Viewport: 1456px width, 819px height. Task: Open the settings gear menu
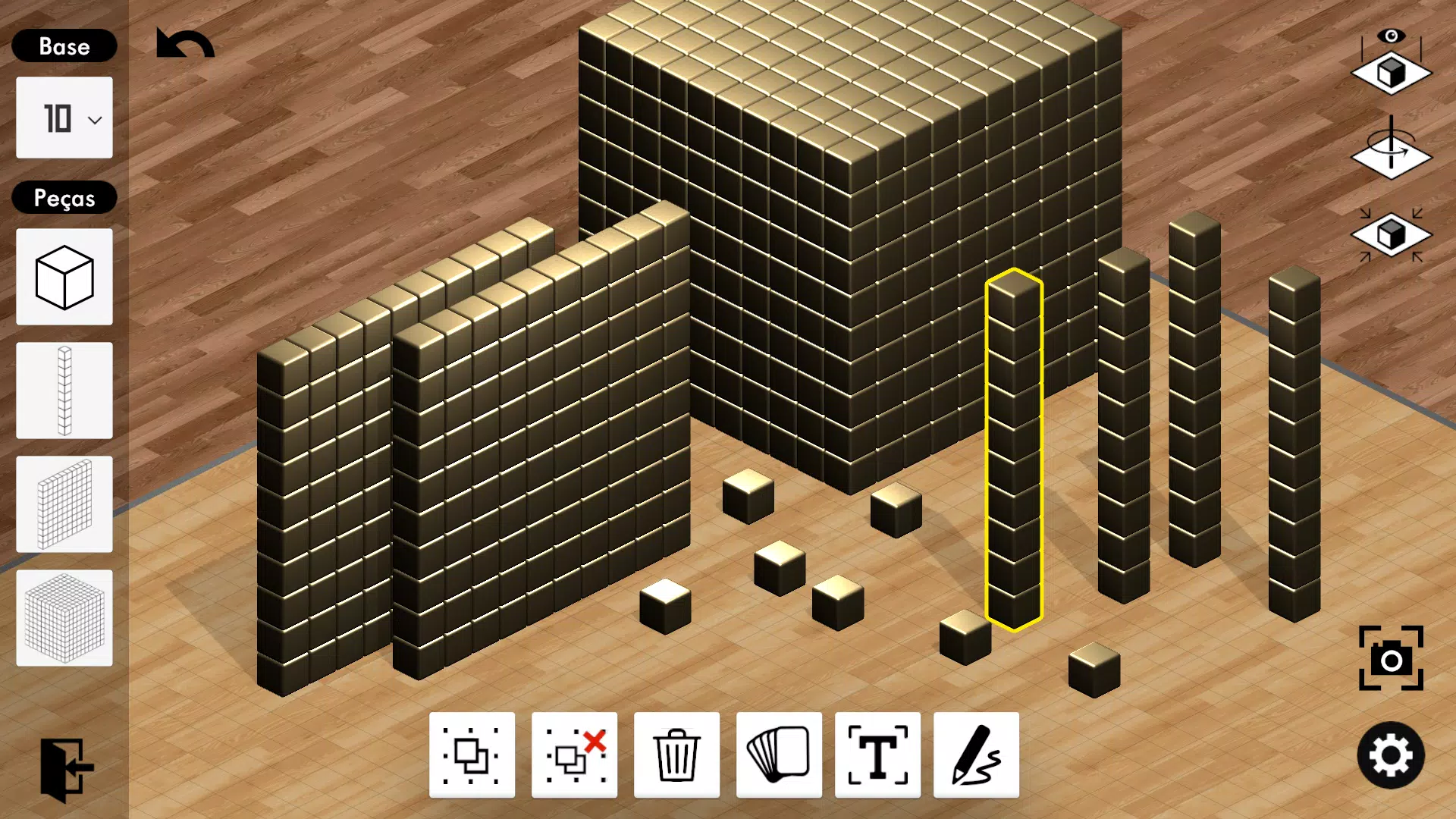(1392, 756)
